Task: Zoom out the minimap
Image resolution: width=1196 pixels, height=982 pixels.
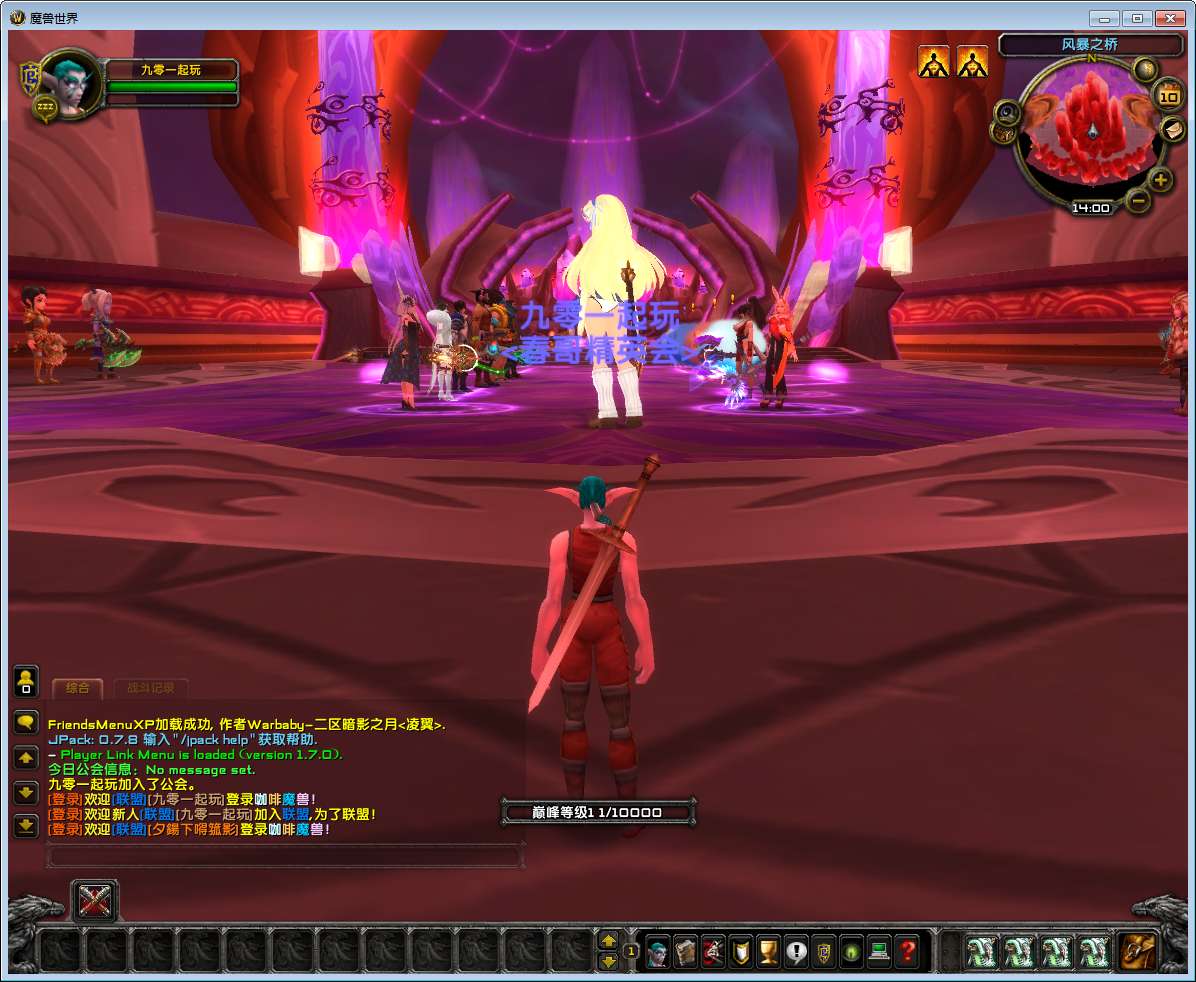Action: [x=1138, y=200]
